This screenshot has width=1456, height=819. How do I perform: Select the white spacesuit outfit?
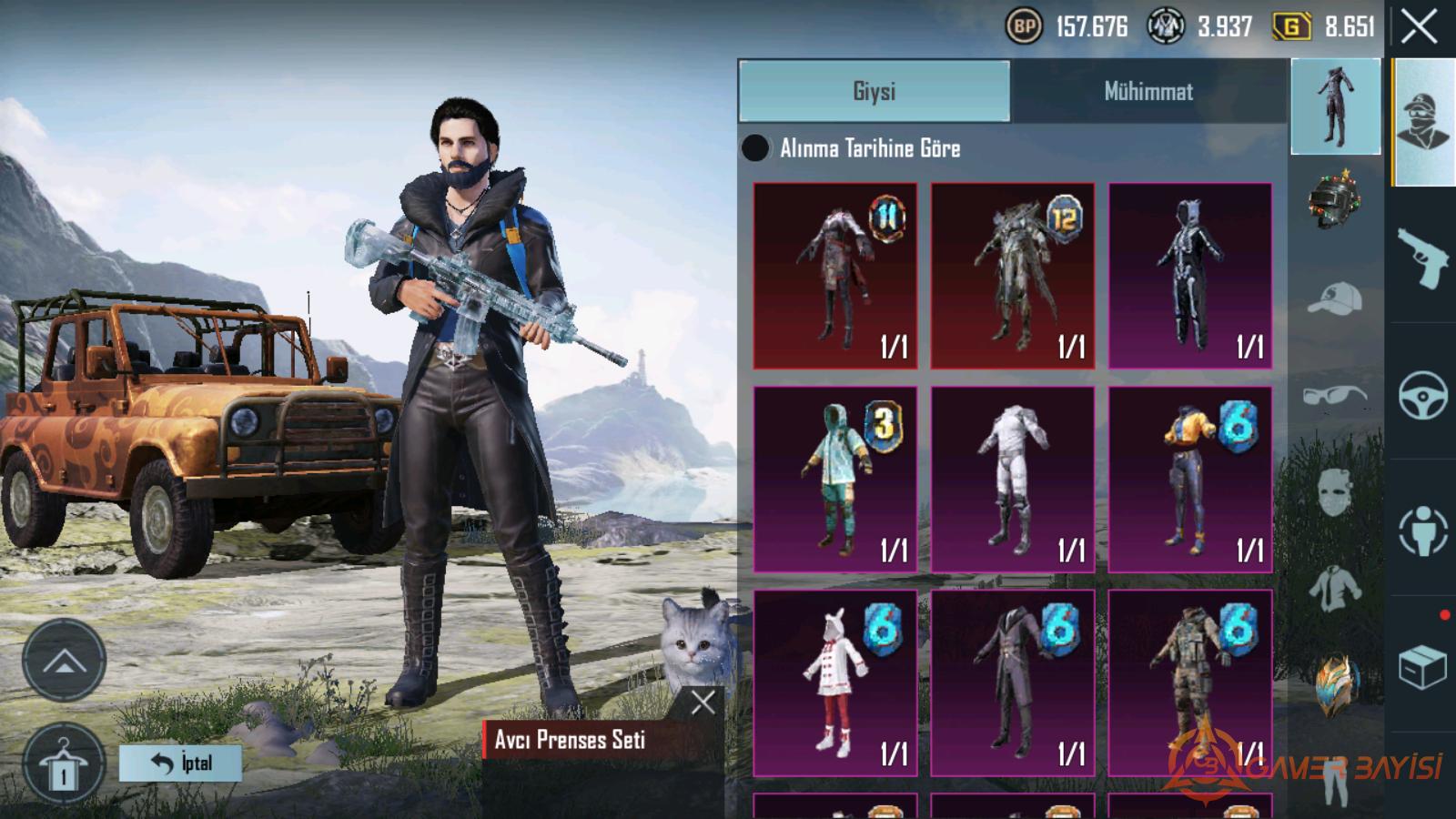click(1012, 479)
